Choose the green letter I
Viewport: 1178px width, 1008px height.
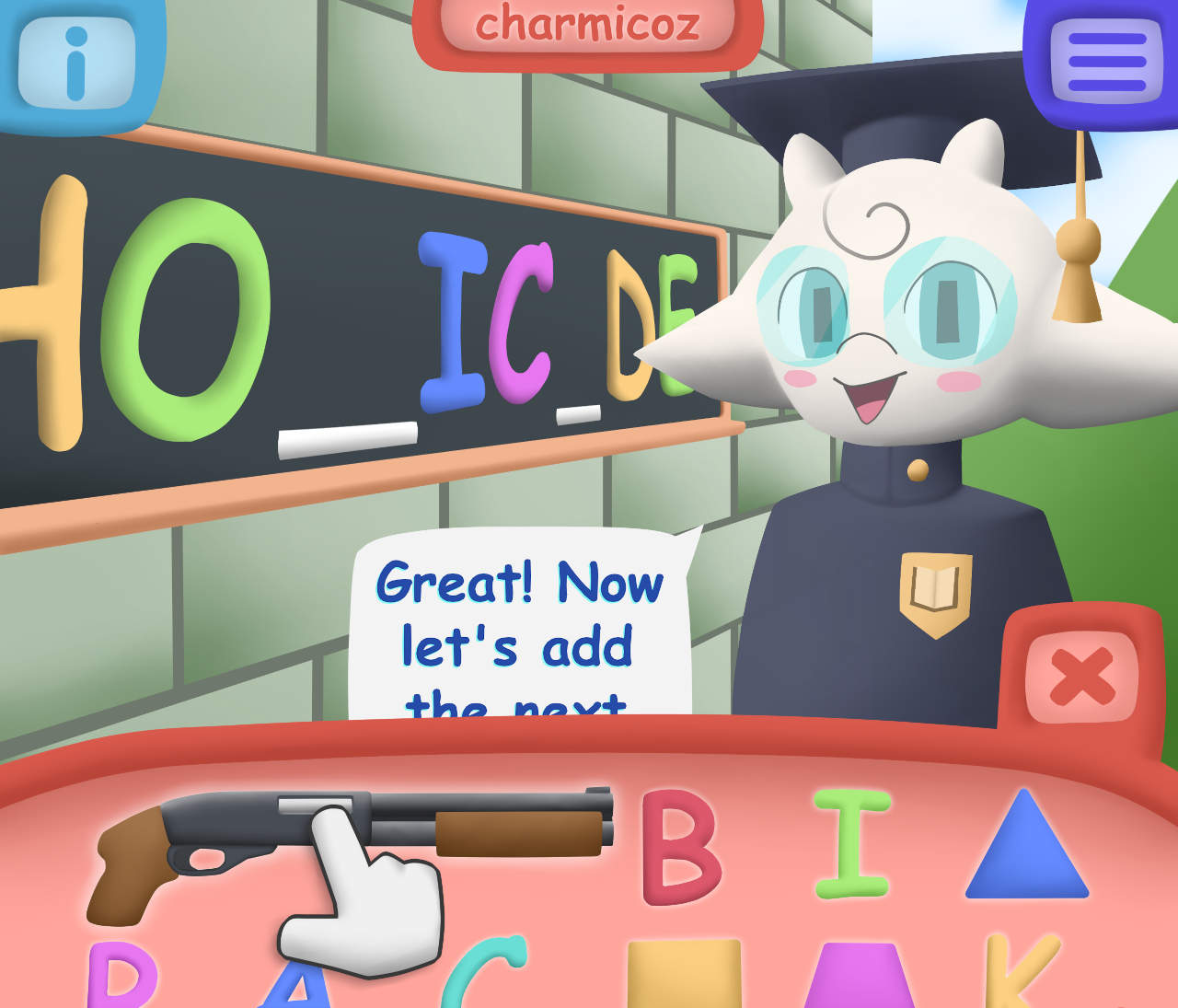click(852, 843)
